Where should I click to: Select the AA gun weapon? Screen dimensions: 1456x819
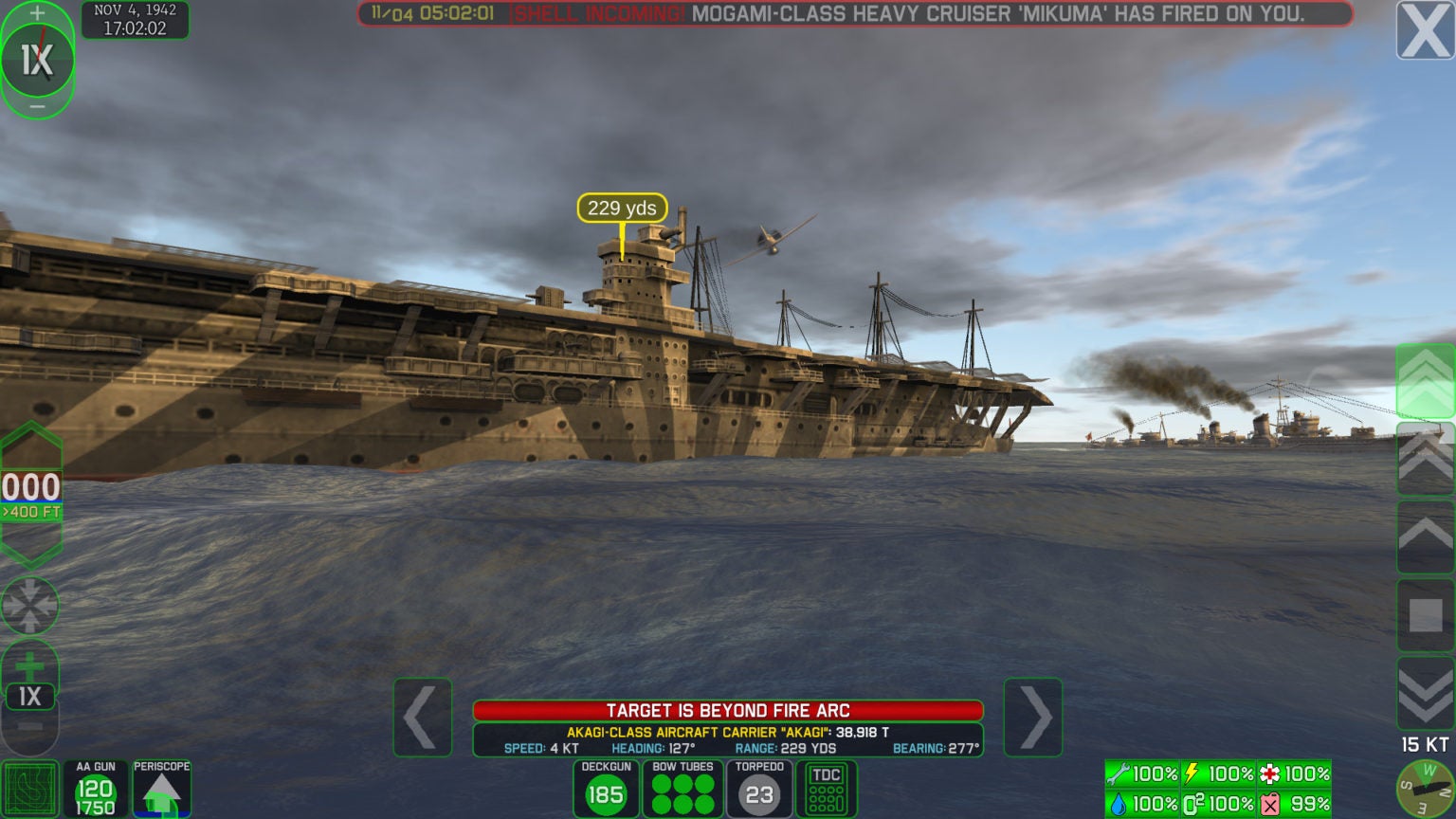coord(96,789)
